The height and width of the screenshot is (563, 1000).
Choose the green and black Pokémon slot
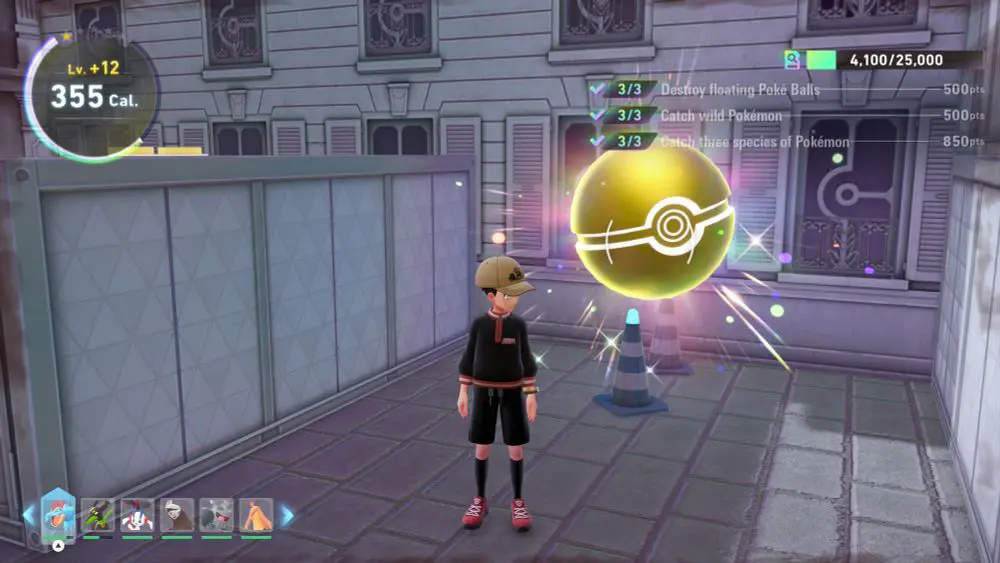pyautogui.click(x=98, y=515)
